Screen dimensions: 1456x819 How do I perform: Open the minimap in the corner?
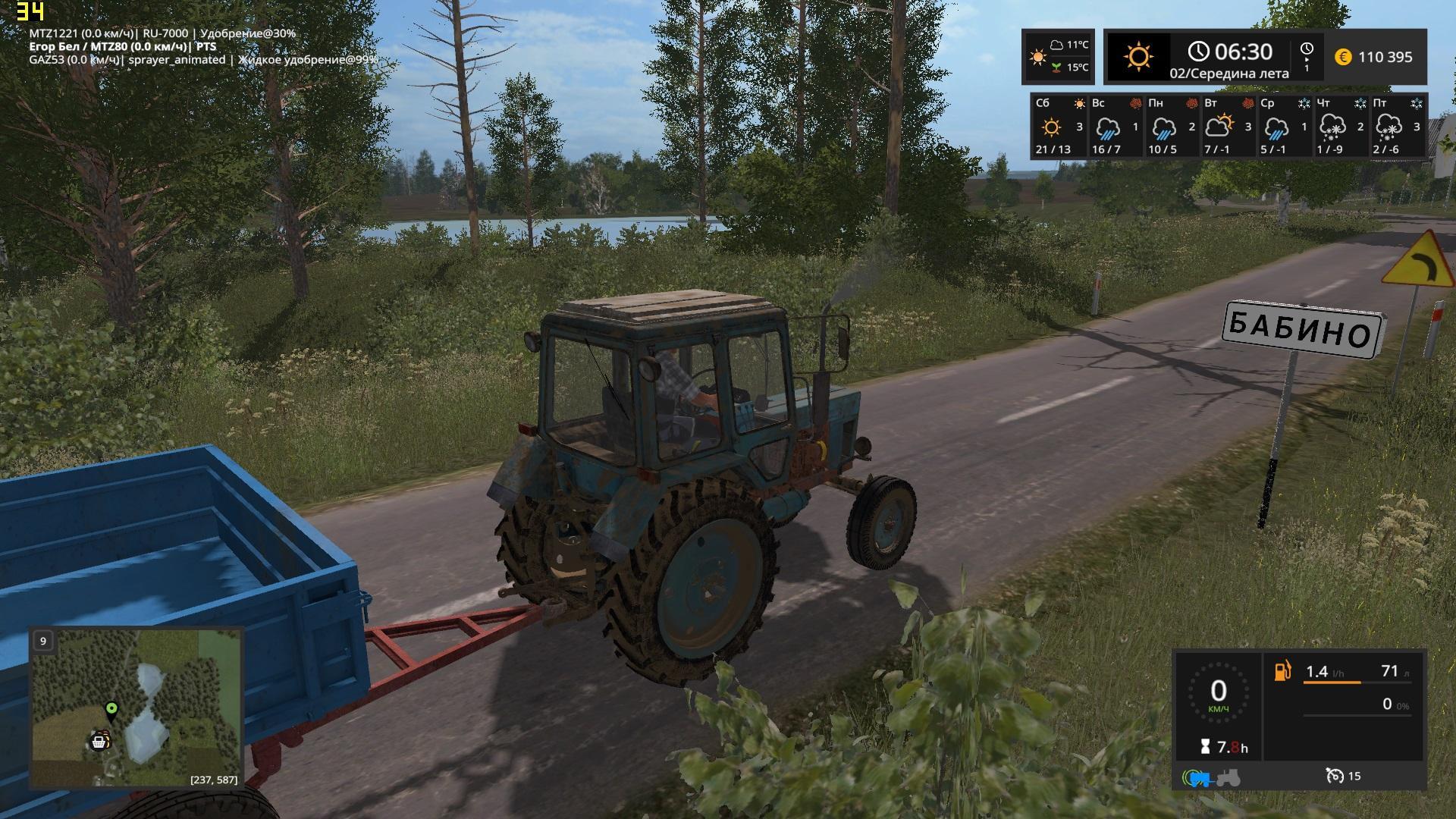tap(136, 708)
